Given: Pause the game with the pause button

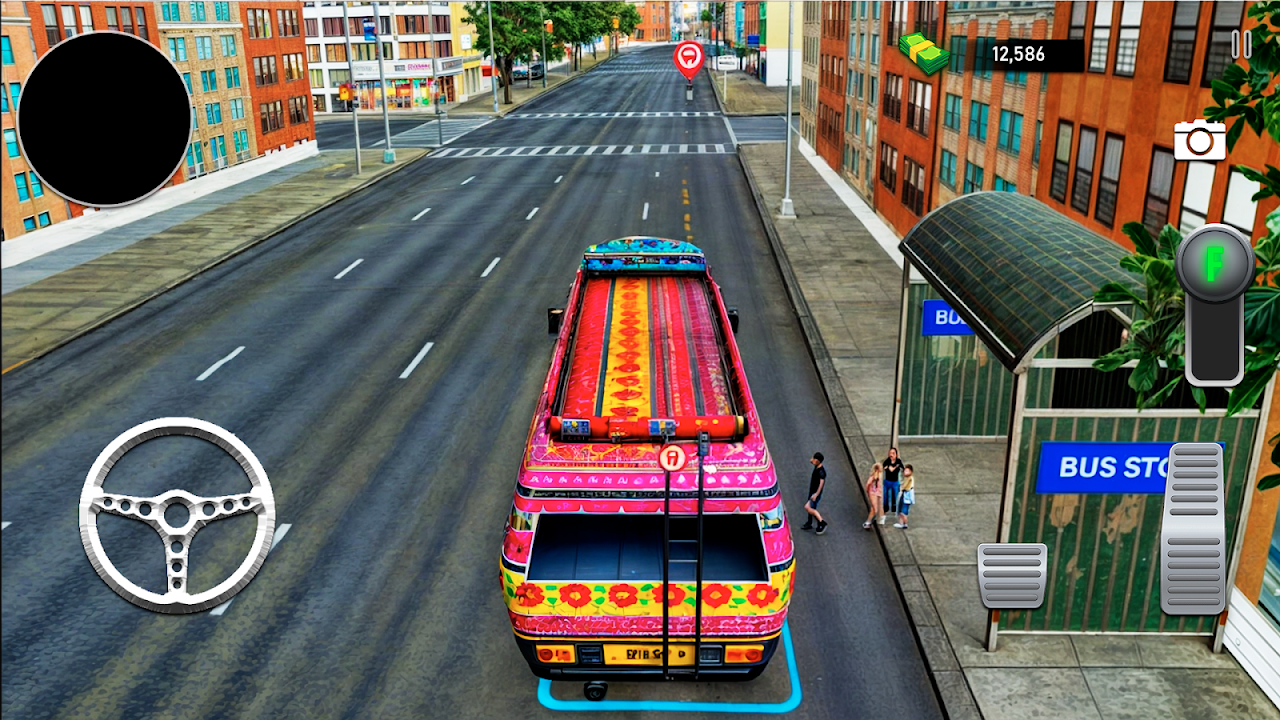Looking at the screenshot, I should [x=1241, y=44].
